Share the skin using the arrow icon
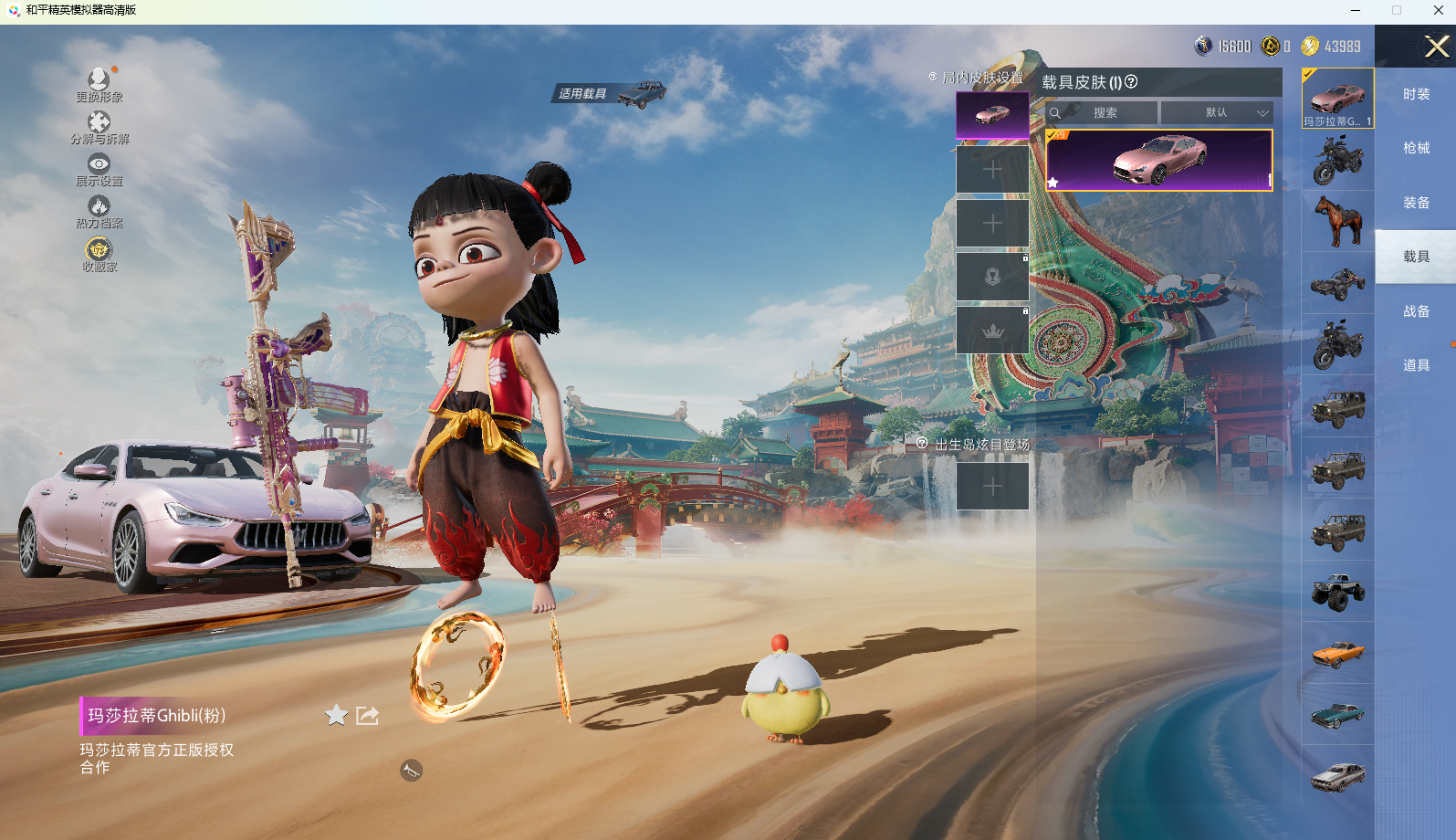The image size is (1456, 840). tap(367, 715)
